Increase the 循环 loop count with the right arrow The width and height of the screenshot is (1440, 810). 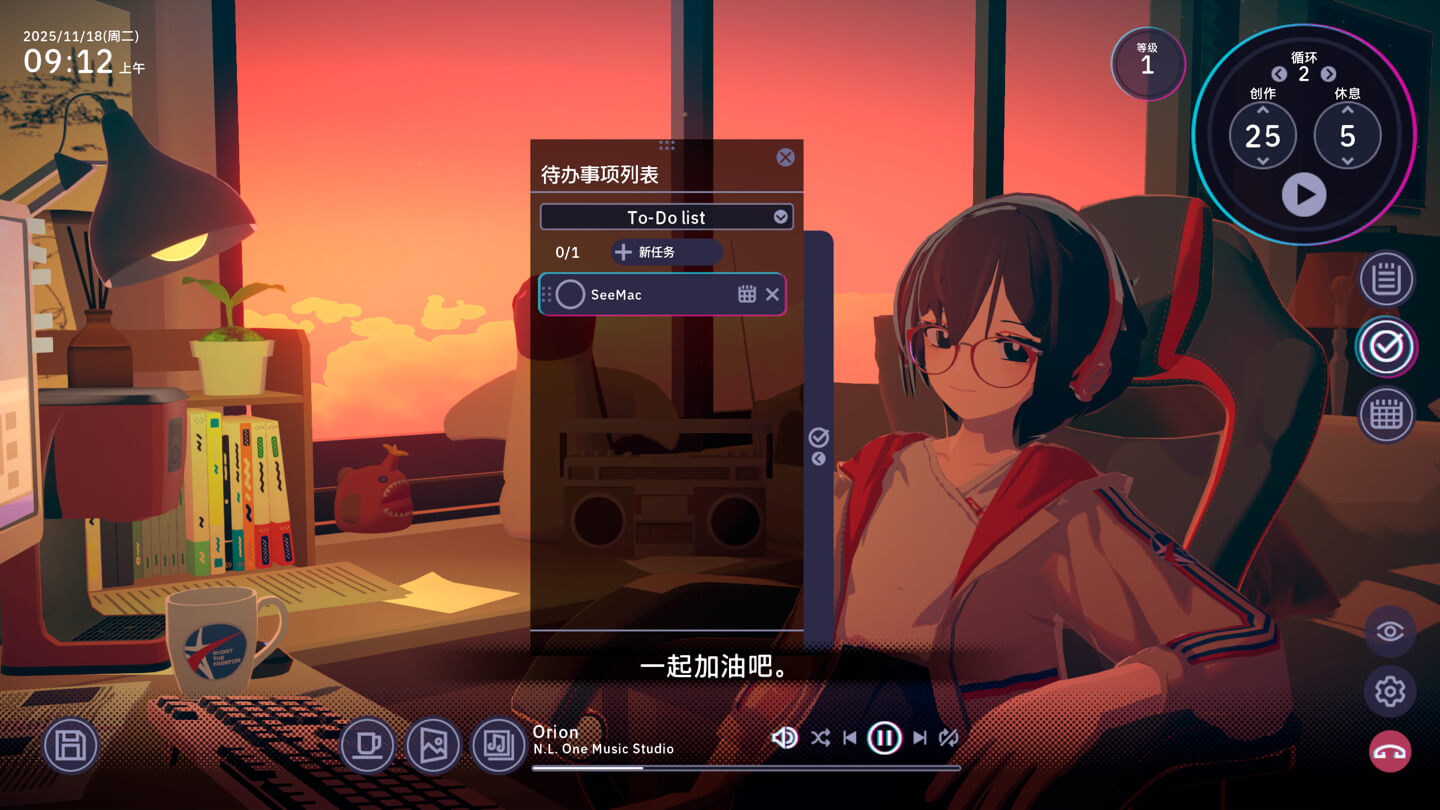coord(1328,74)
